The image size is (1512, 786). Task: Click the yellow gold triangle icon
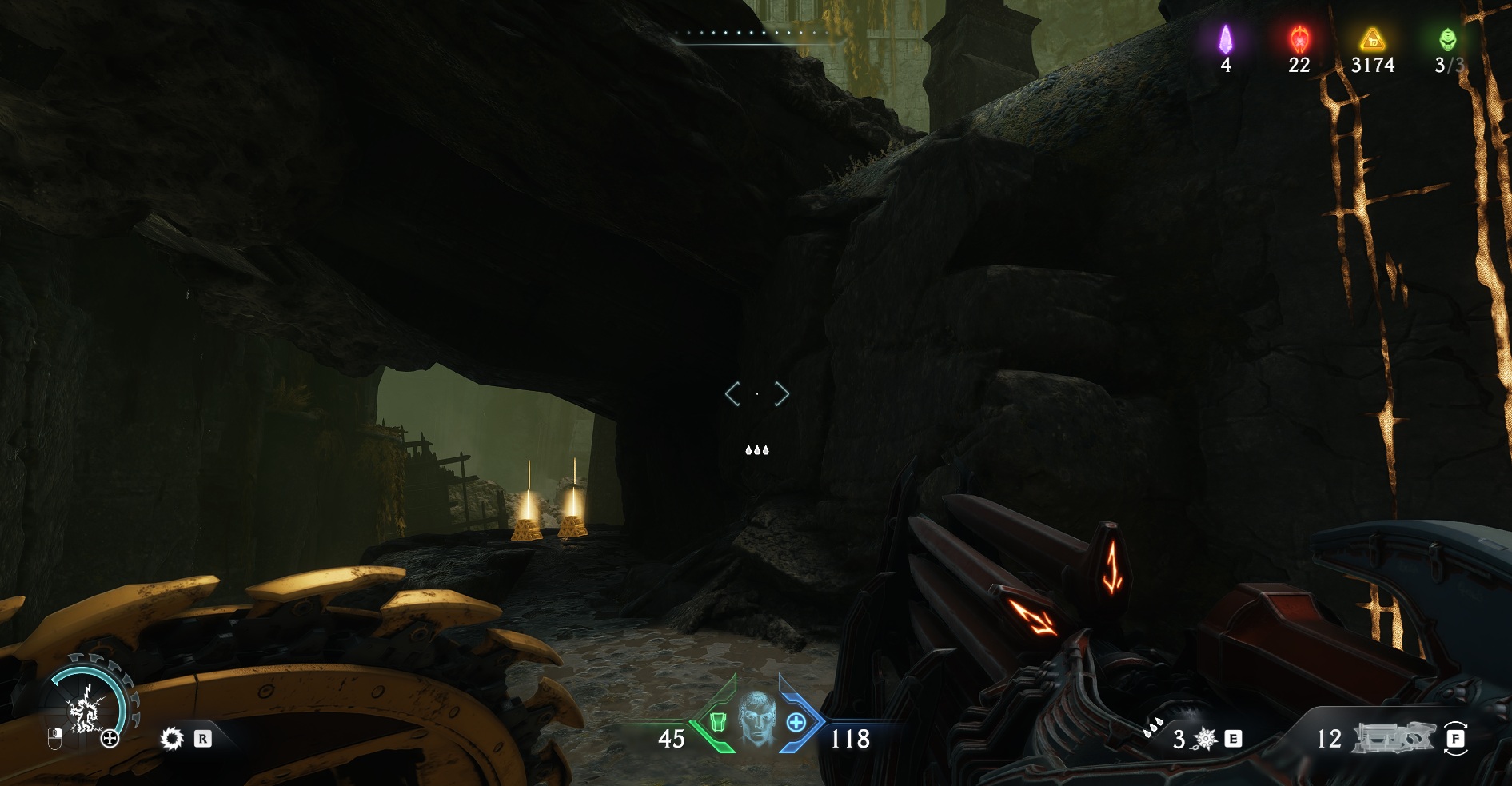1372,39
